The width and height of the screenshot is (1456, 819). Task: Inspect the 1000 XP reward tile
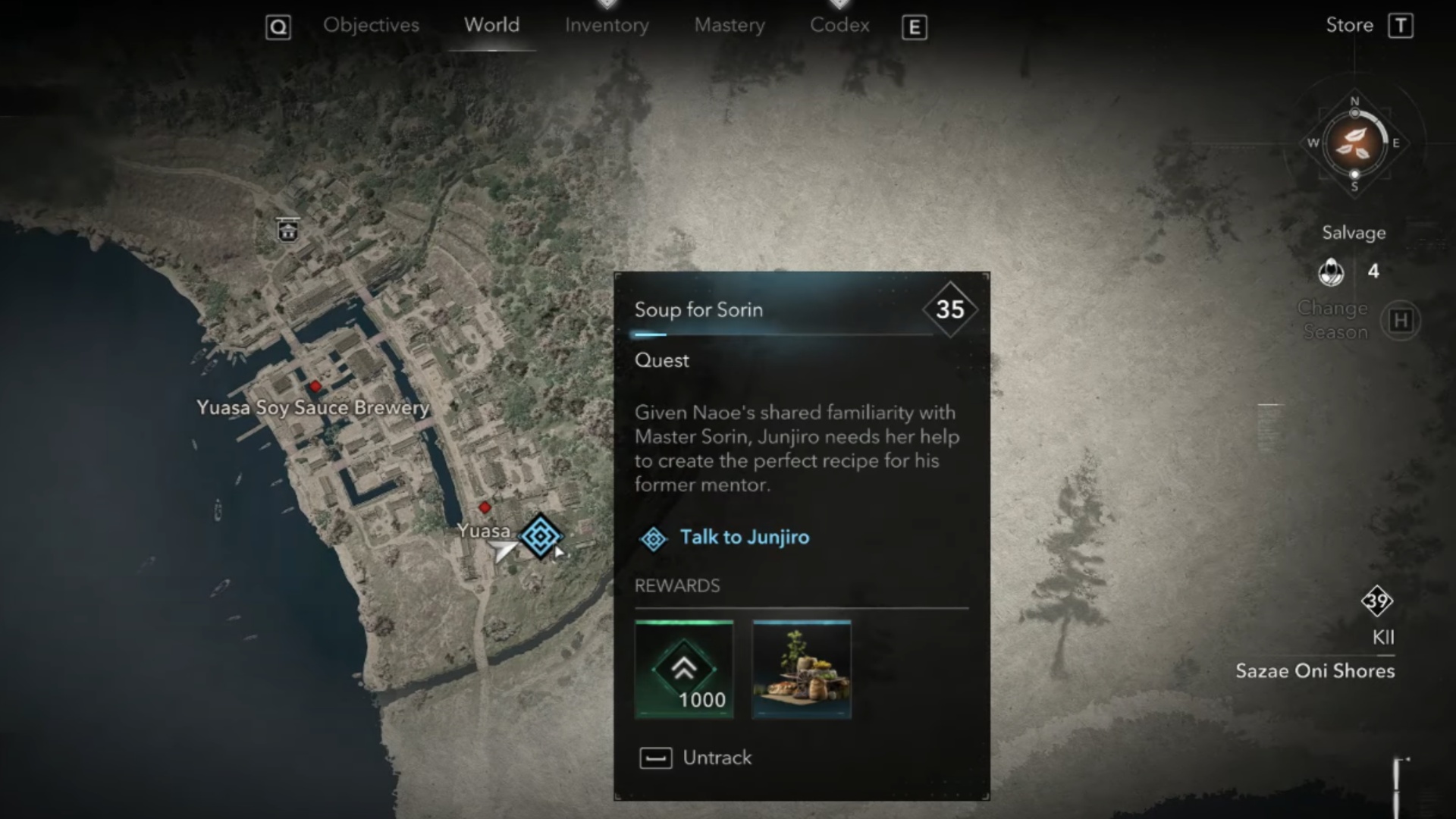pyautogui.click(x=684, y=670)
